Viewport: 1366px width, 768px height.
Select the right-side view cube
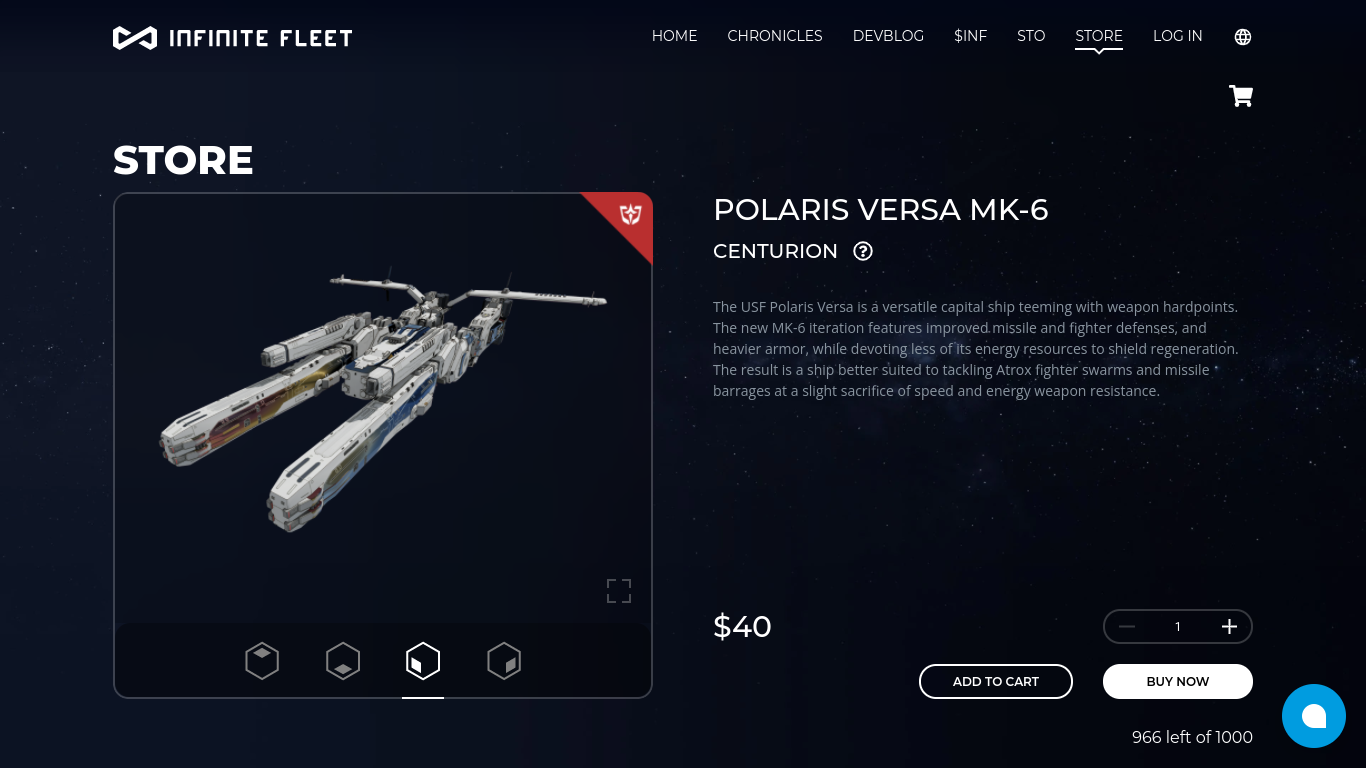tap(504, 661)
